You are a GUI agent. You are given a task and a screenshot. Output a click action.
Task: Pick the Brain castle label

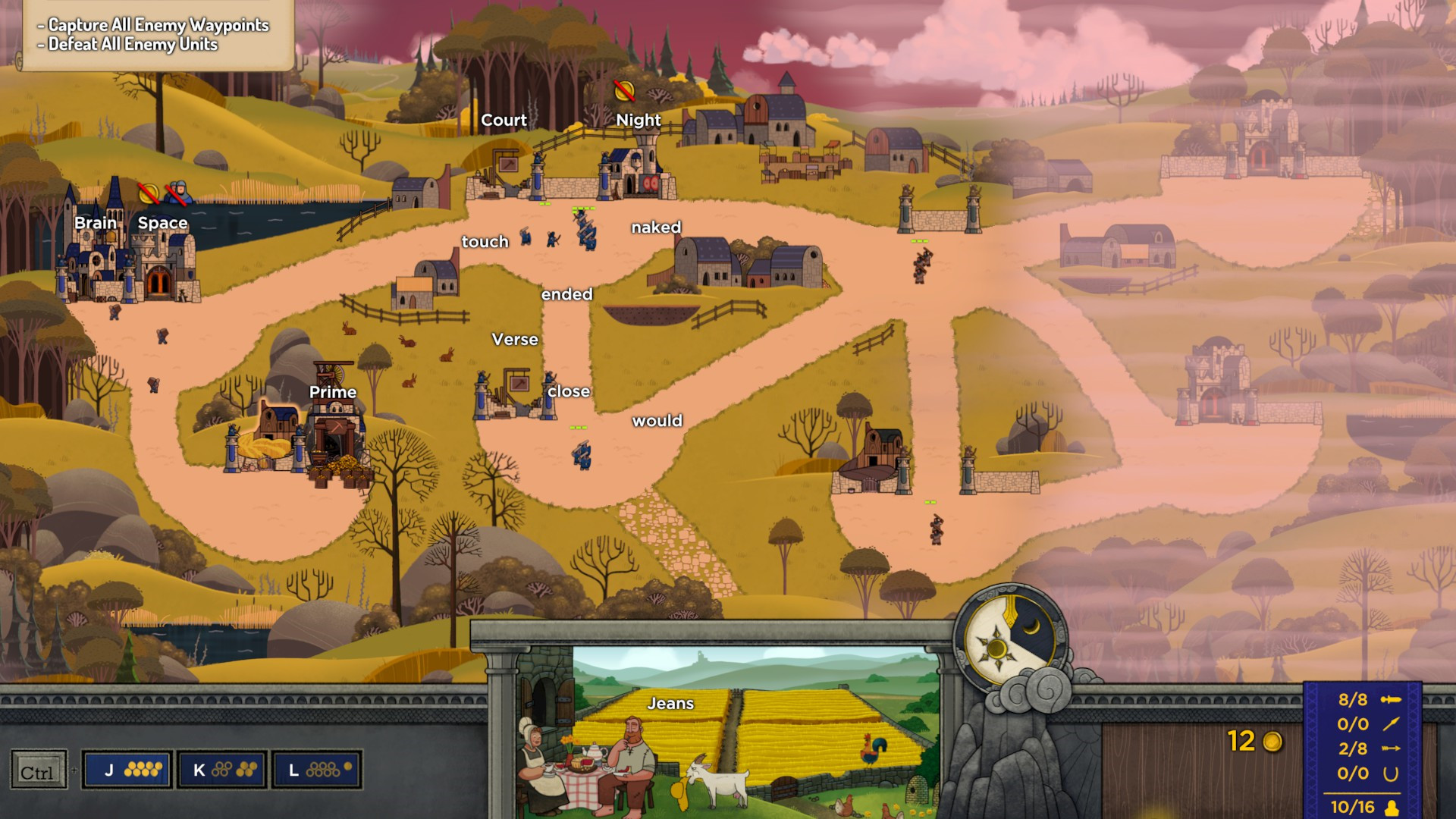(96, 223)
